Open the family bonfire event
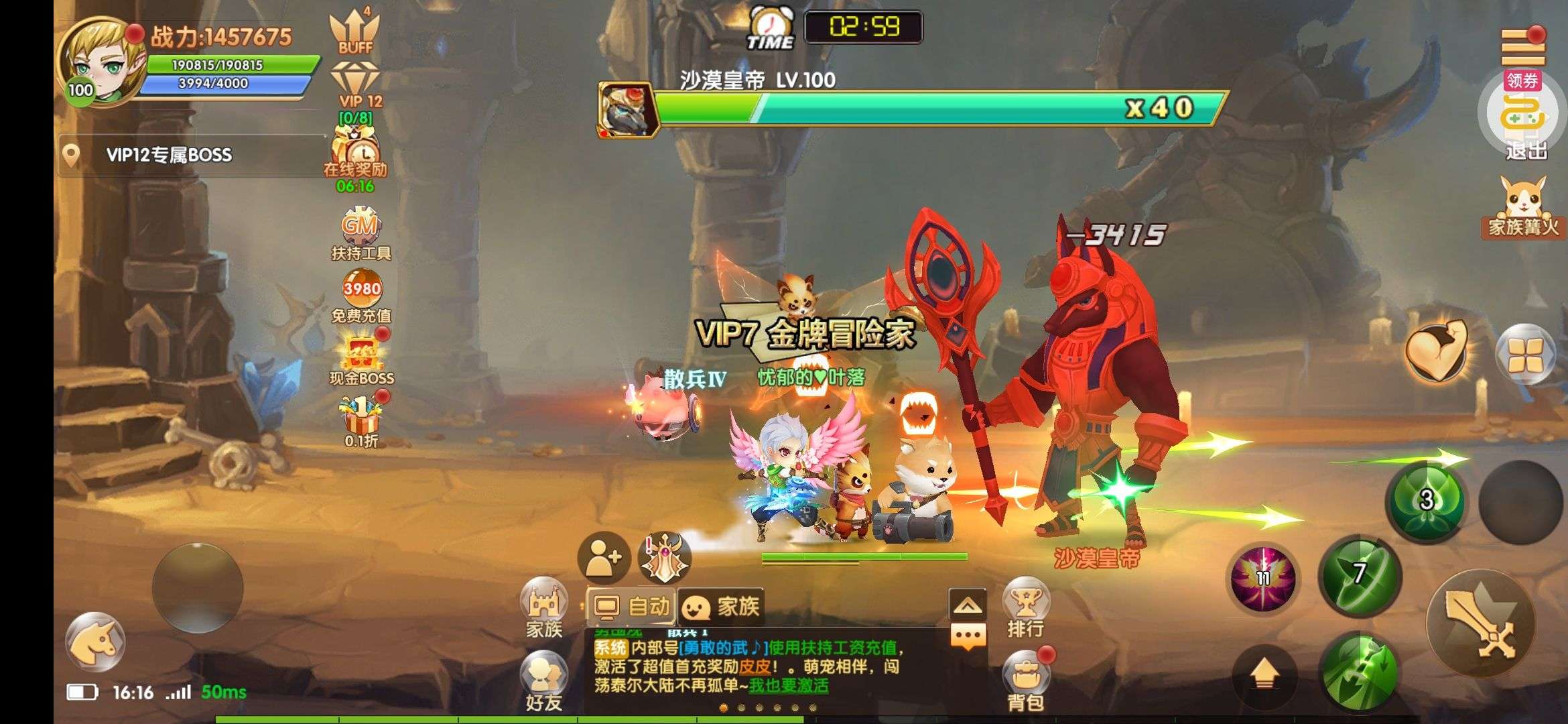This screenshot has height=724, width=1568. (1522, 204)
